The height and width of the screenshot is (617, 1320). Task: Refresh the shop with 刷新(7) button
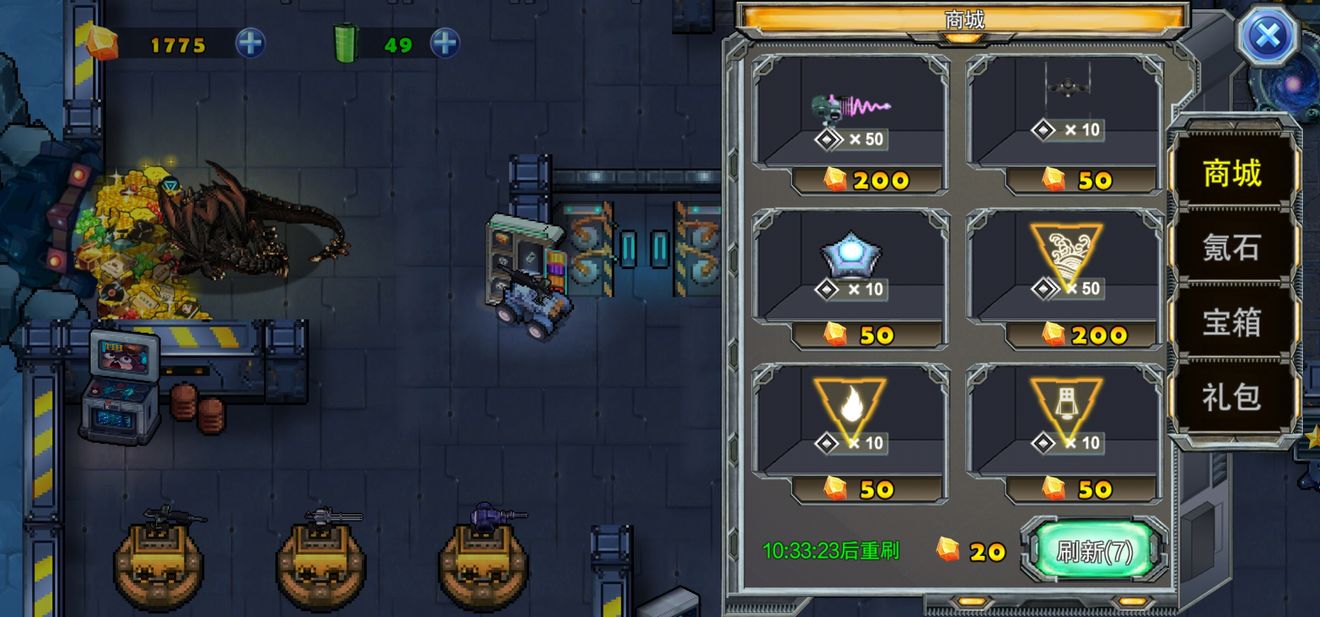point(1094,551)
